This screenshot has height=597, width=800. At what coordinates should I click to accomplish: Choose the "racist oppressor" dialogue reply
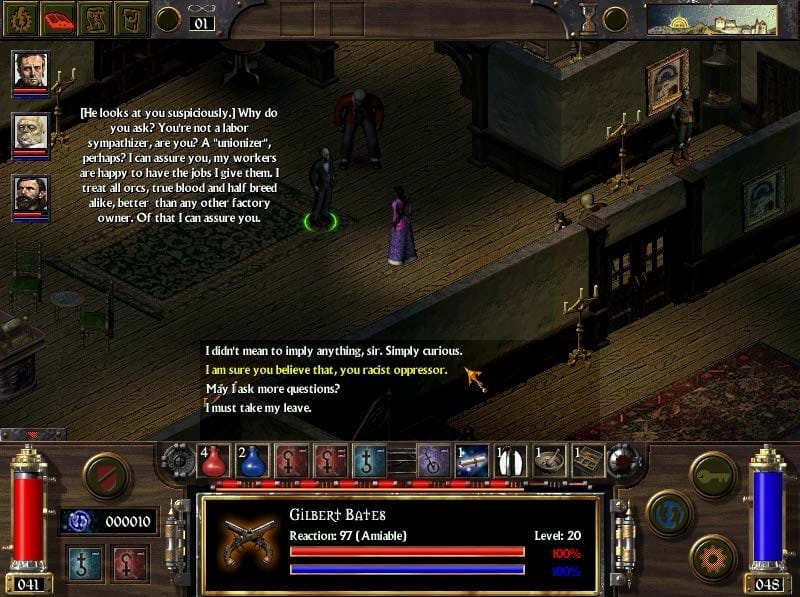coord(326,370)
